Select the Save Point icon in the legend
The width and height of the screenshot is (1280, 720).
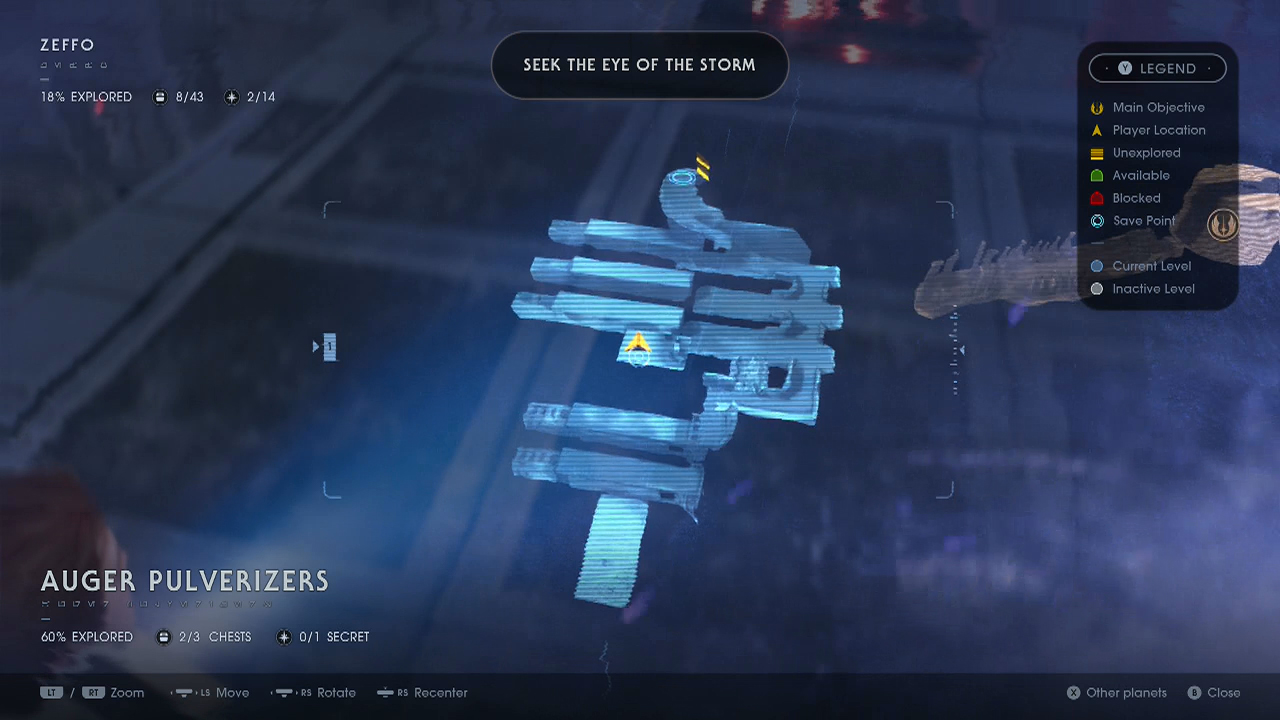(1097, 221)
